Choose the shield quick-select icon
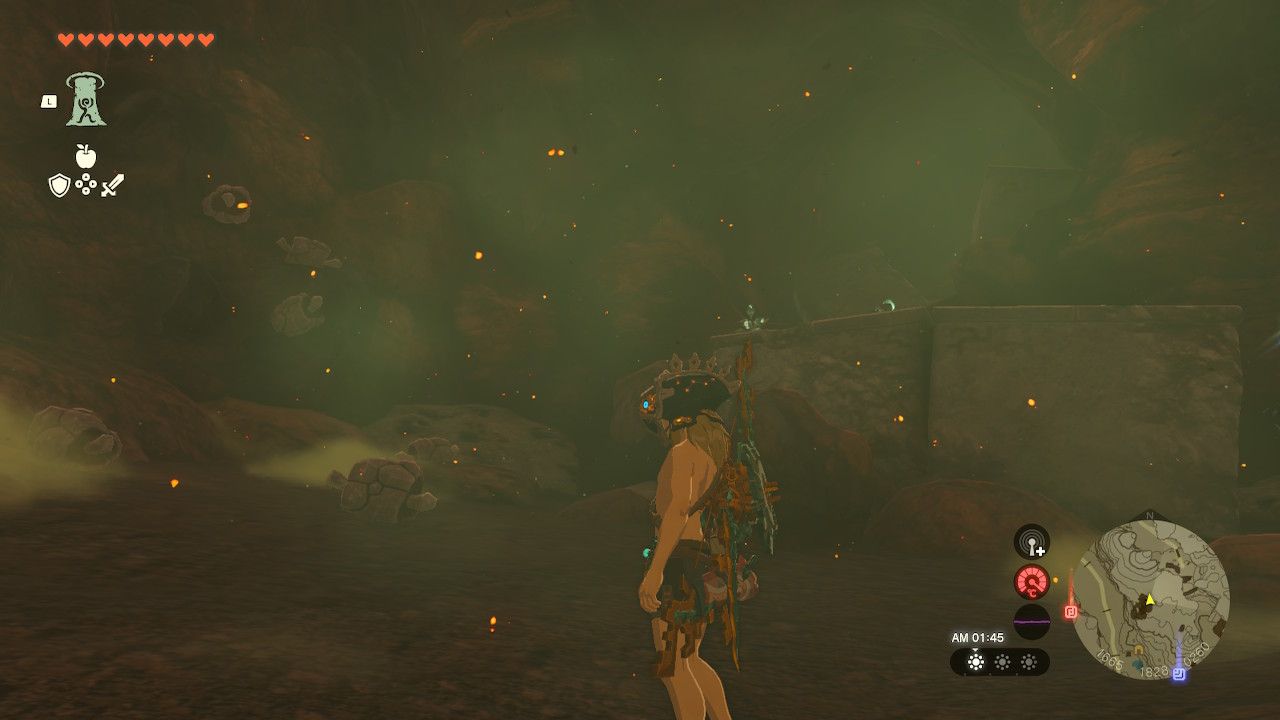 click(x=60, y=185)
